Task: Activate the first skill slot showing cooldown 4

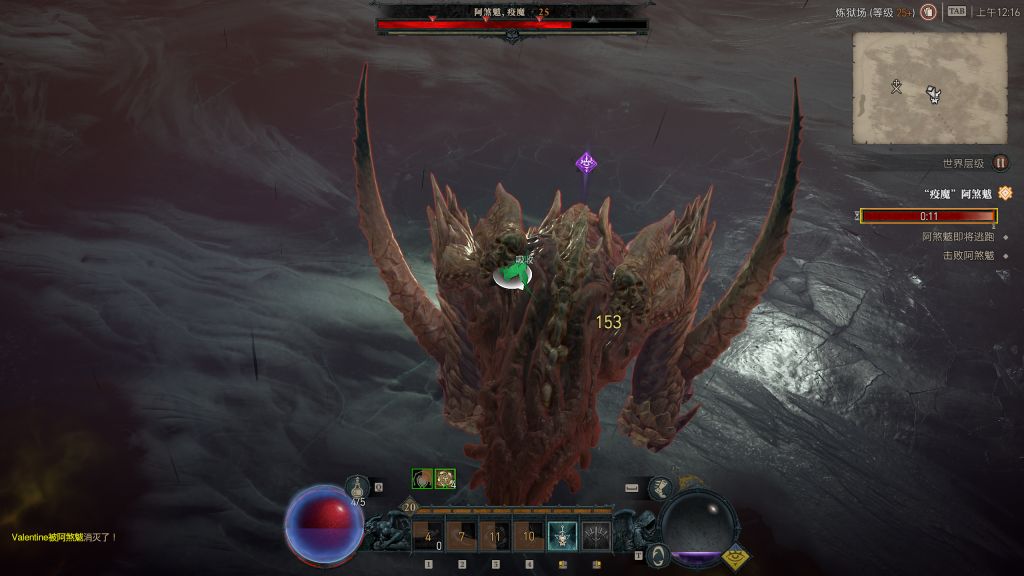Action: point(428,537)
